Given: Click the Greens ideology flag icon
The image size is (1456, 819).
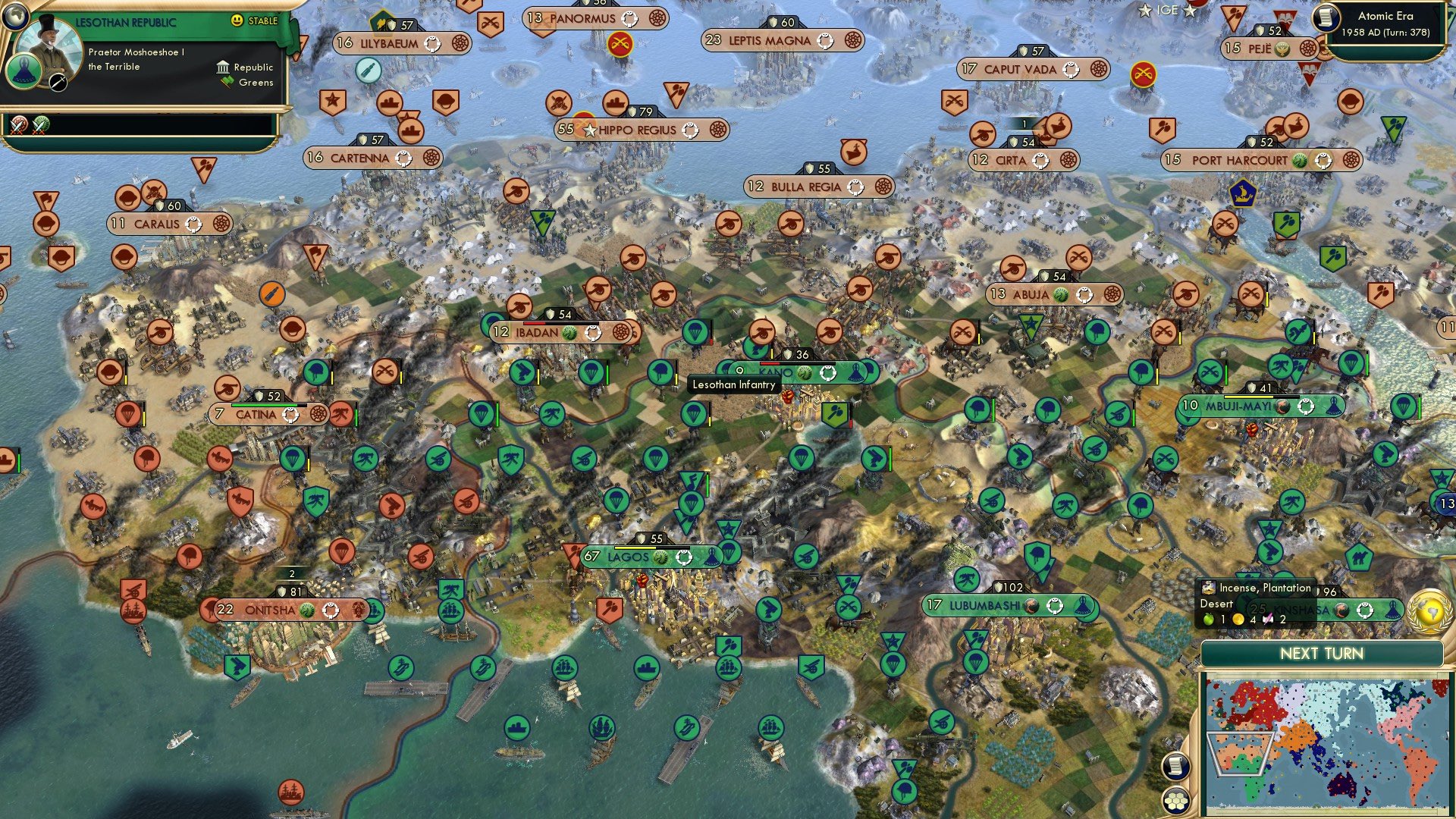Looking at the screenshot, I should pos(225,81).
